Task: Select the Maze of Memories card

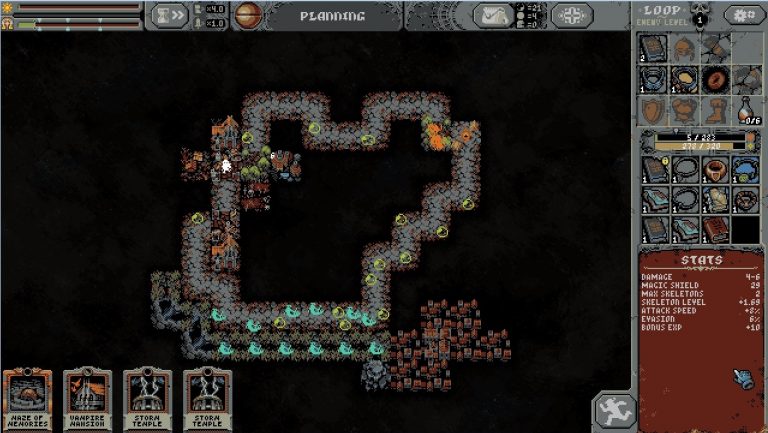Action: pyautogui.click(x=27, y=400)
